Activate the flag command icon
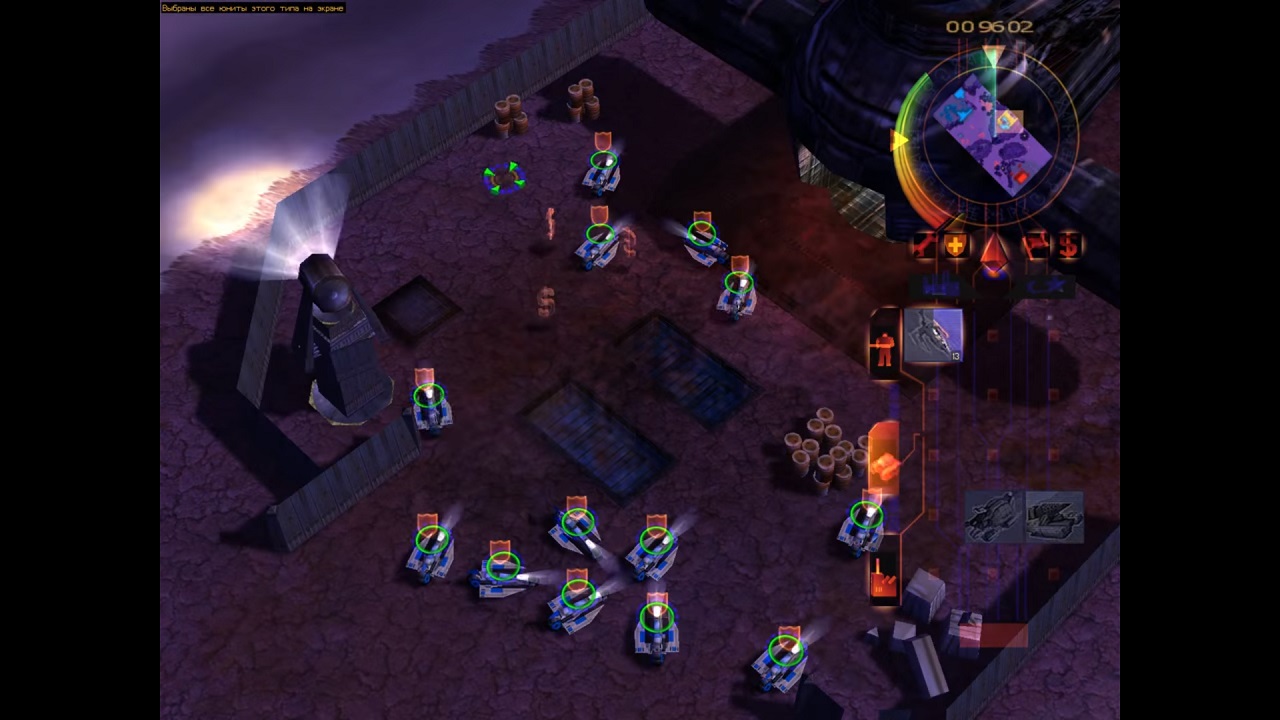The width and height of the screenshot is (1280, 720). pos(1034,245)
